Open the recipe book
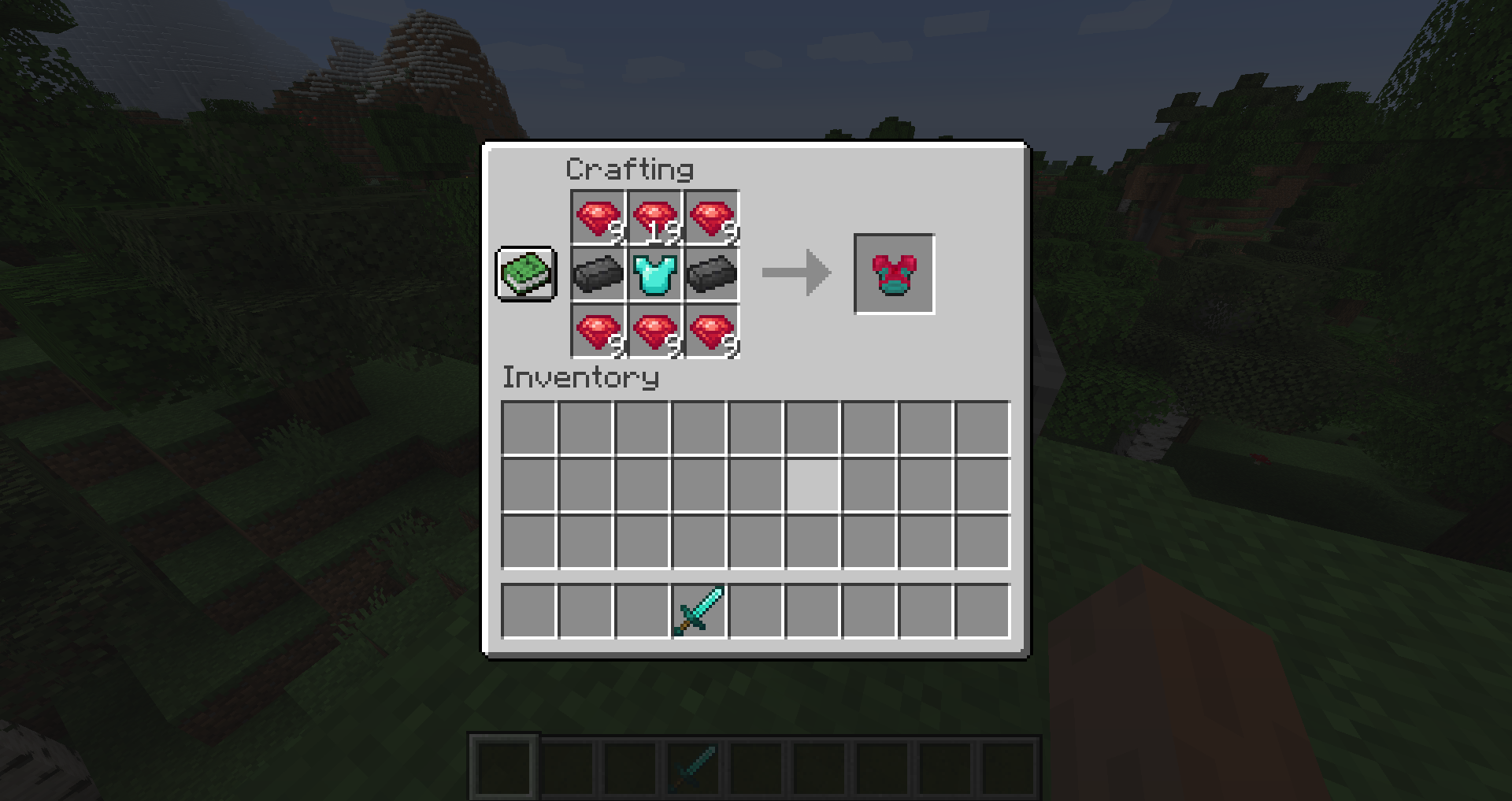This screenshot has height=801, width=1512. click(526, 275)
